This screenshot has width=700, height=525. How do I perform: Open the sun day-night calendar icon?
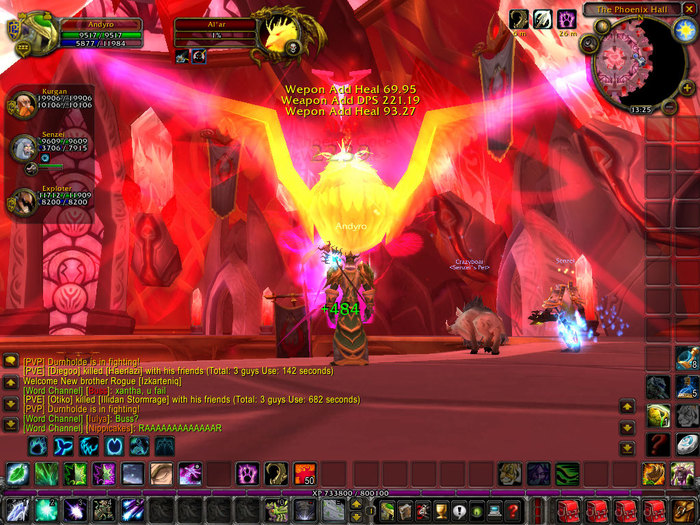click(684, 29)
